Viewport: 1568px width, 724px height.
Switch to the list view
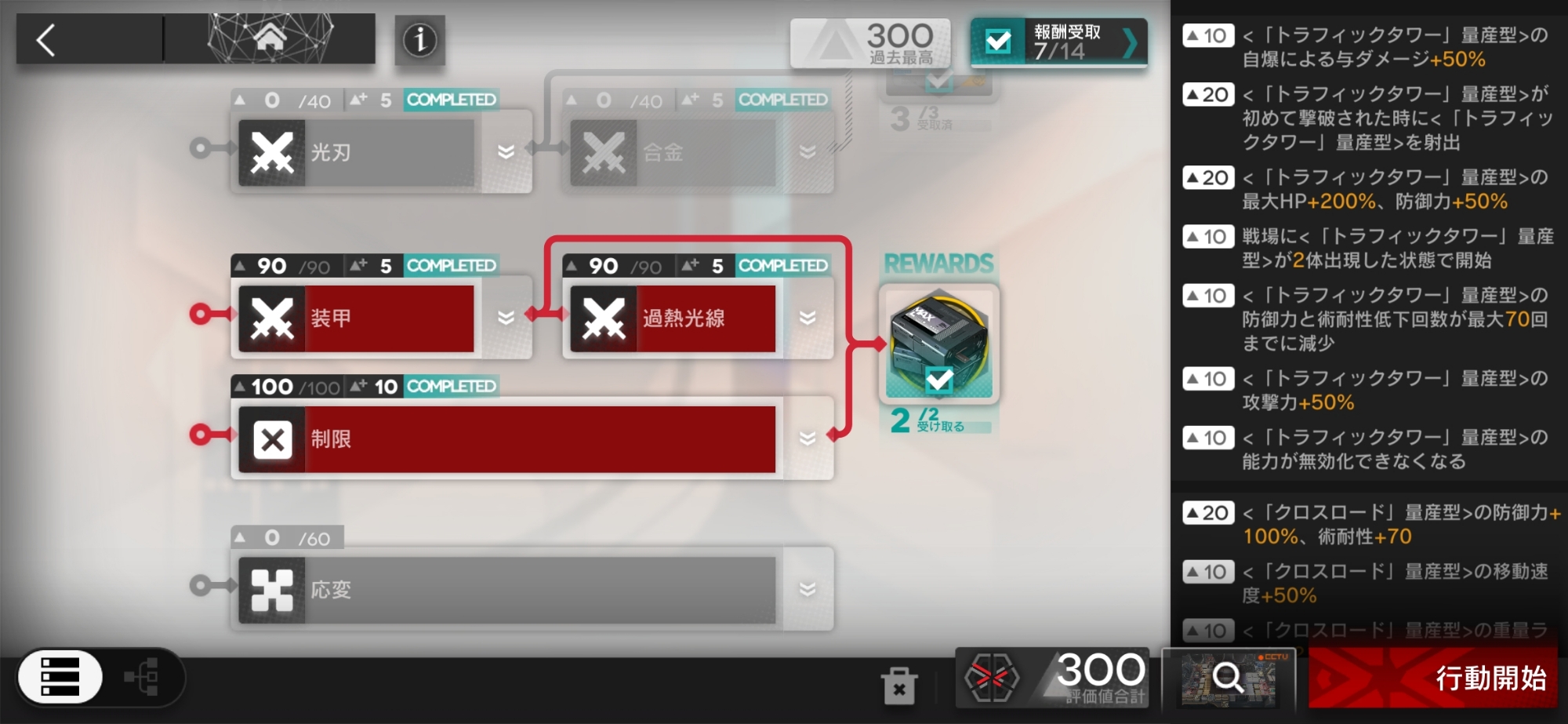(x=60, y=677)
